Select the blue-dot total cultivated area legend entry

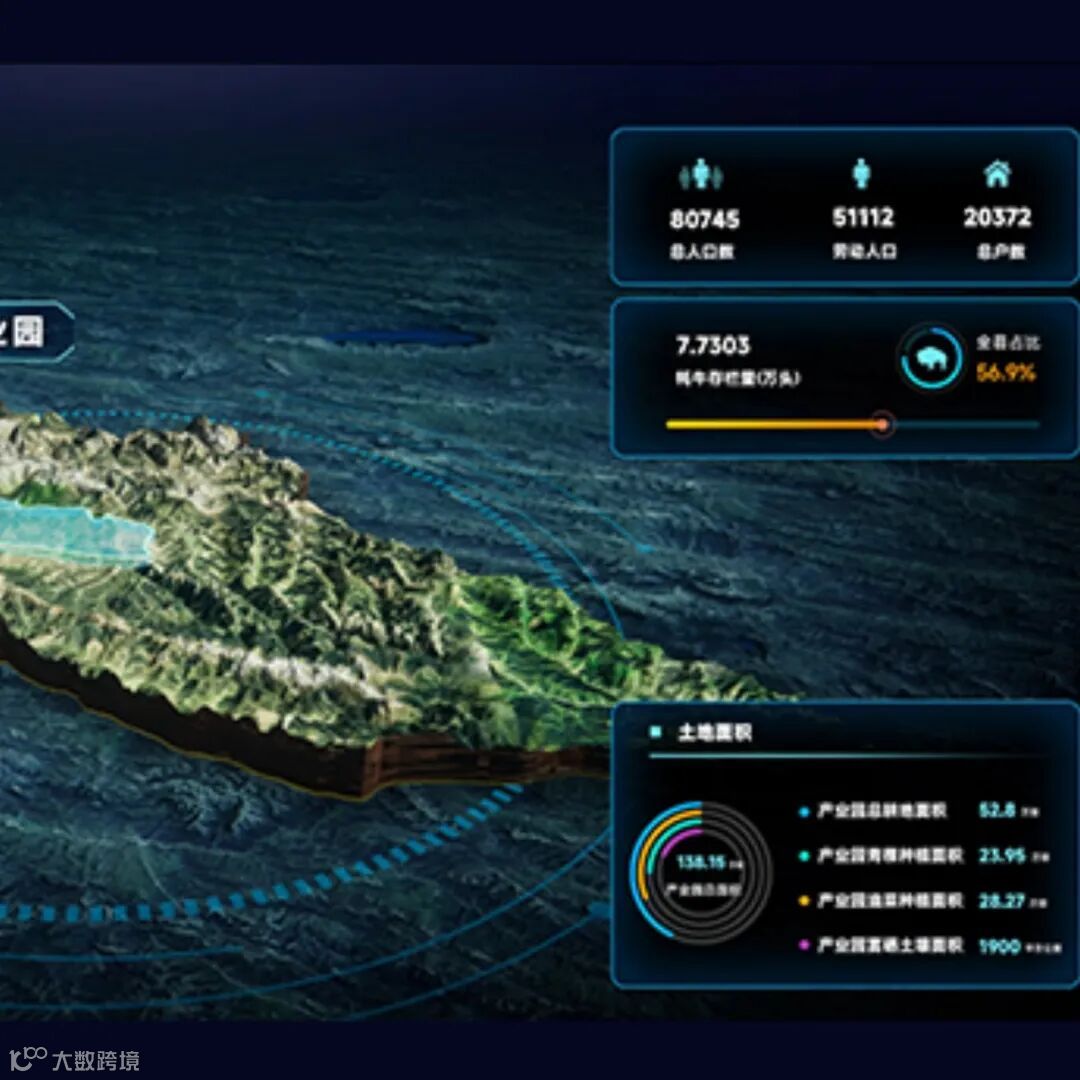(880, 811)
